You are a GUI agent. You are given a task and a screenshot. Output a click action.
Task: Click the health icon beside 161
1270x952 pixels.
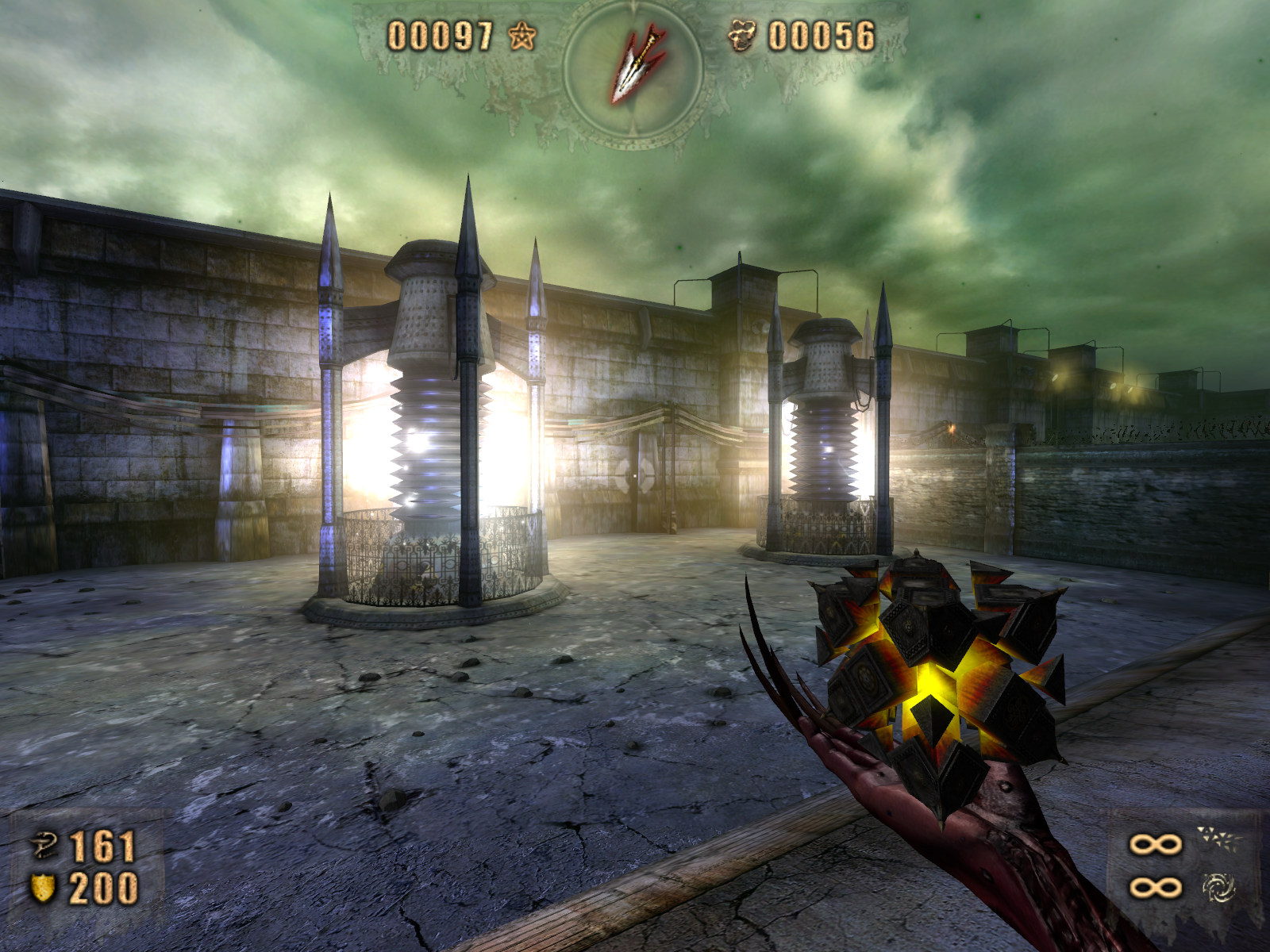click(x=44, y=846)
